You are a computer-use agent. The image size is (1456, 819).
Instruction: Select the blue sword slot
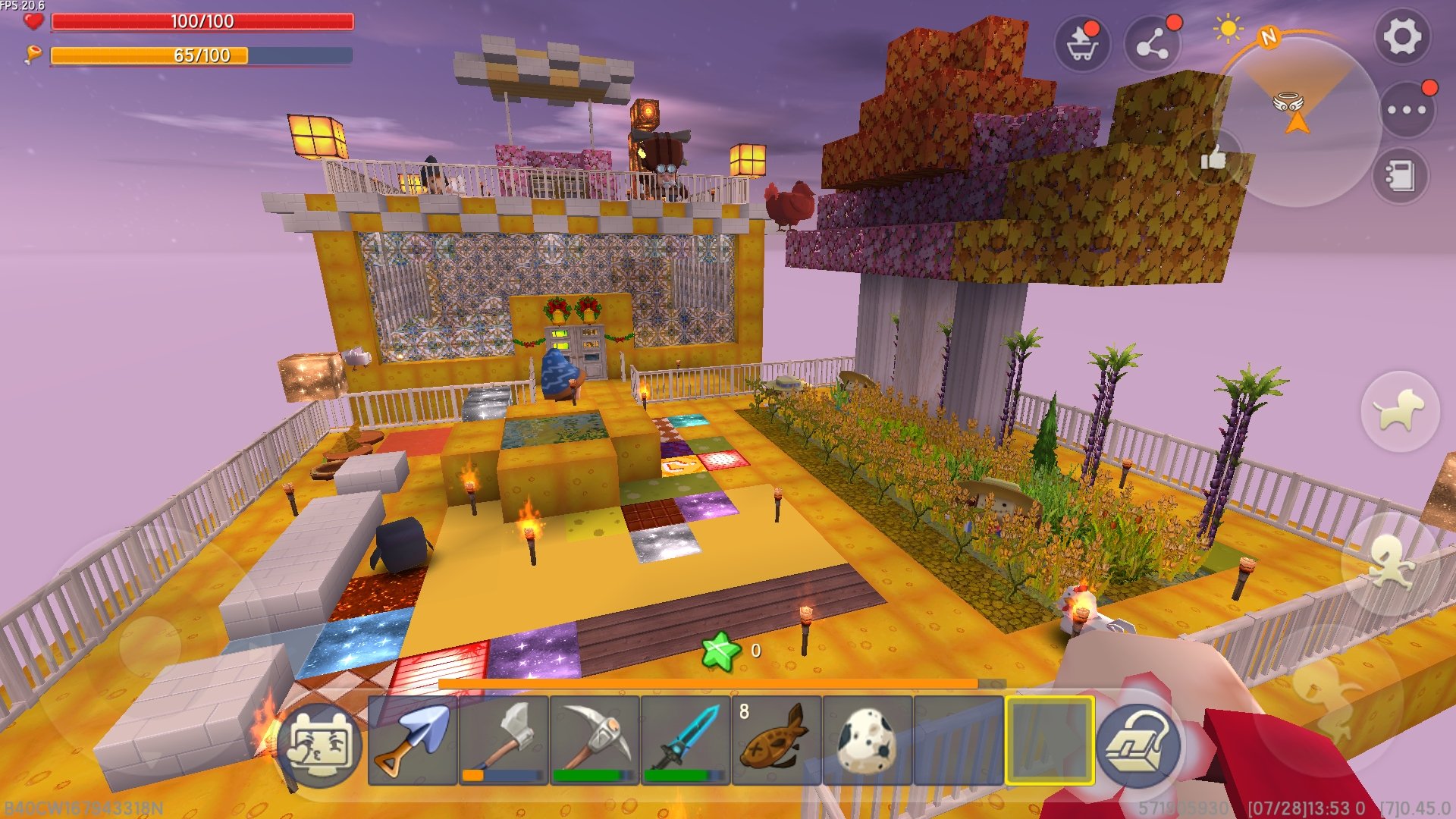click(x=686, y=740)
